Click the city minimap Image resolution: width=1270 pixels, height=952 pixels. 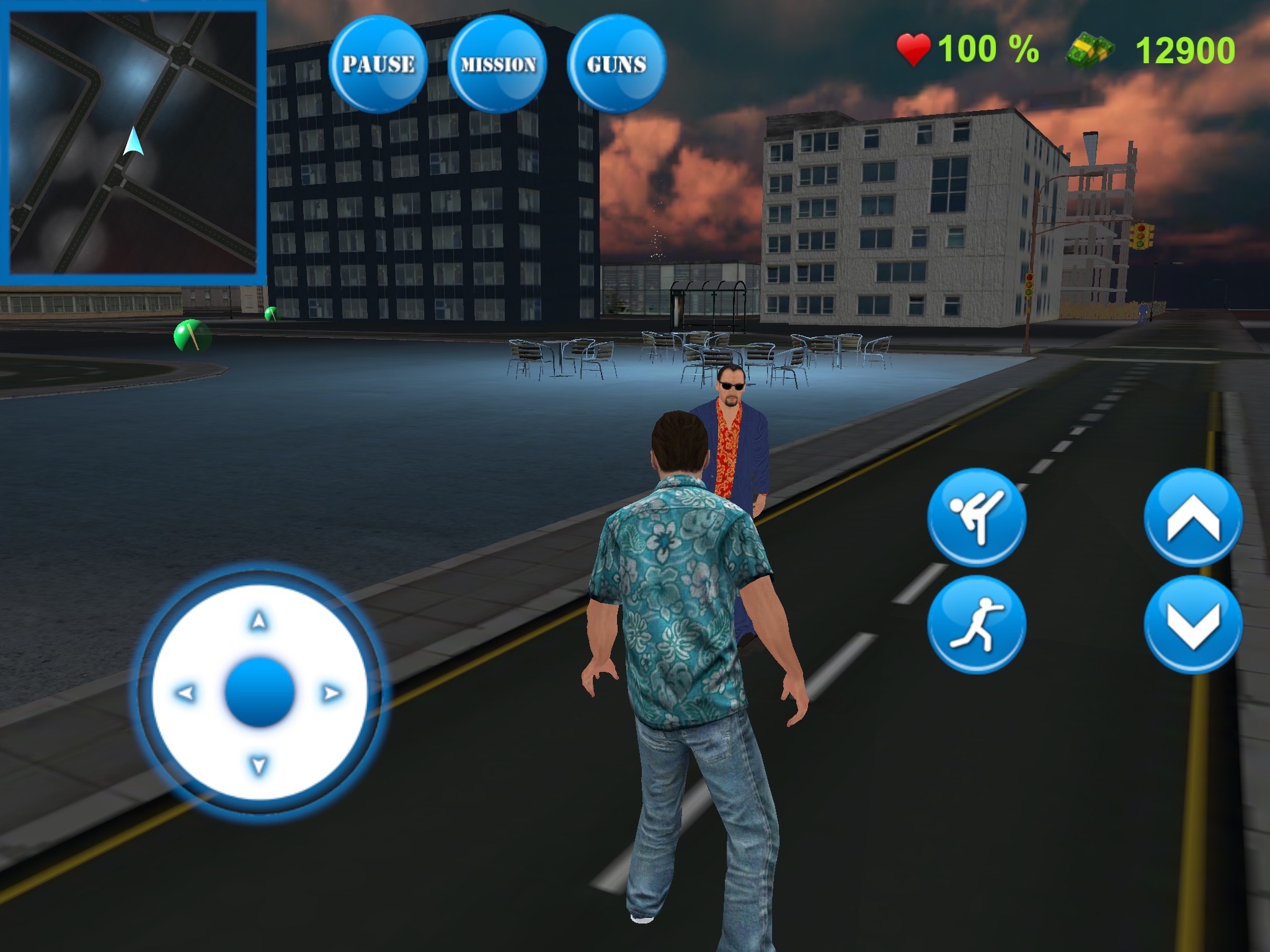133,142
